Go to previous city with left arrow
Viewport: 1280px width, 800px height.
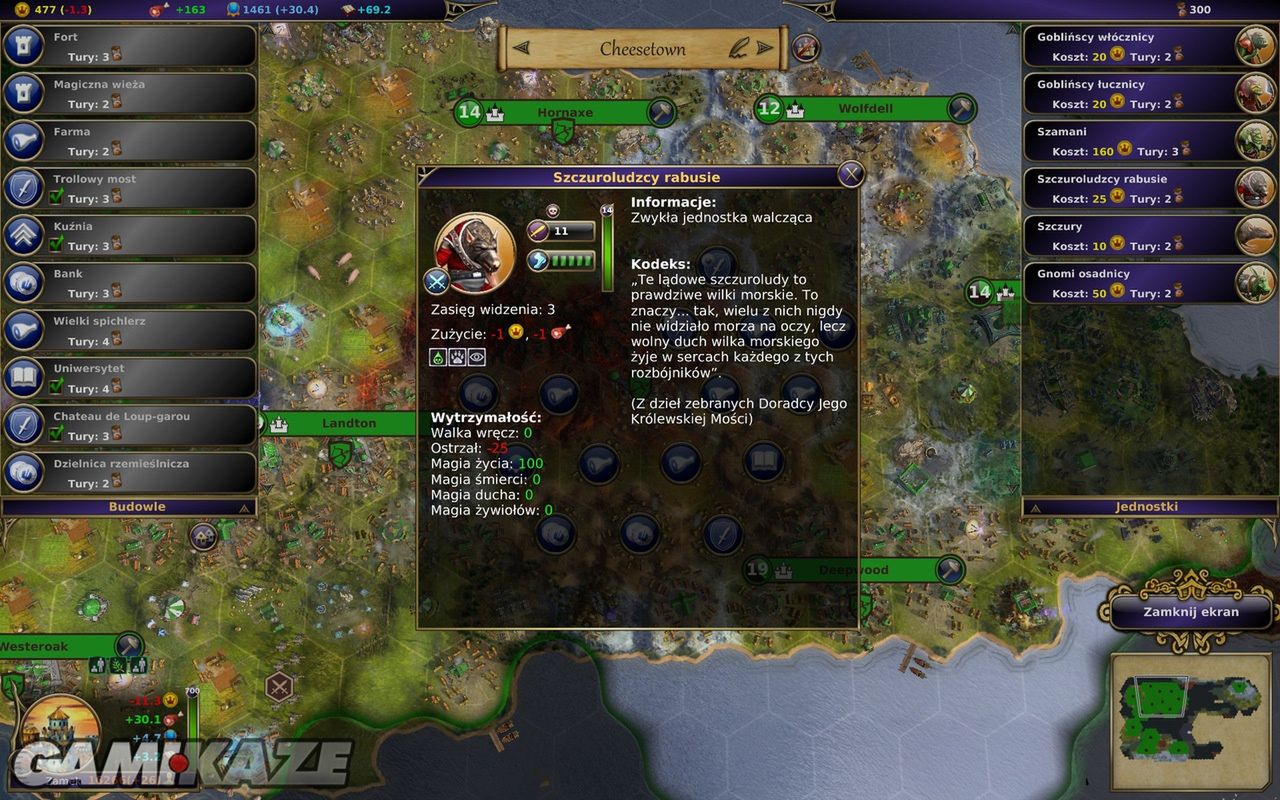[x=521, y=48]
